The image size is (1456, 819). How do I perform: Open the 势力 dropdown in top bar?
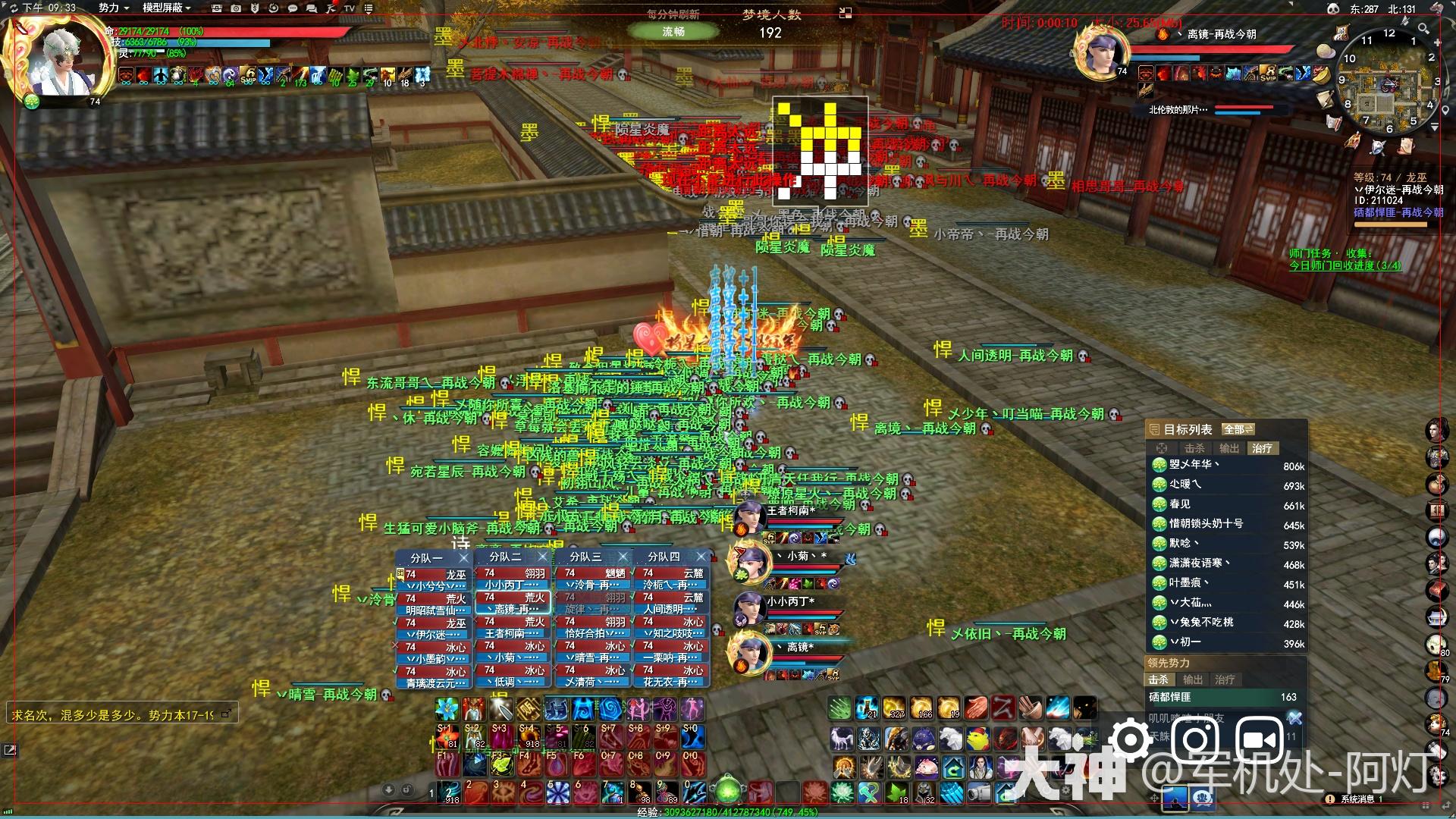coord(114,8)
